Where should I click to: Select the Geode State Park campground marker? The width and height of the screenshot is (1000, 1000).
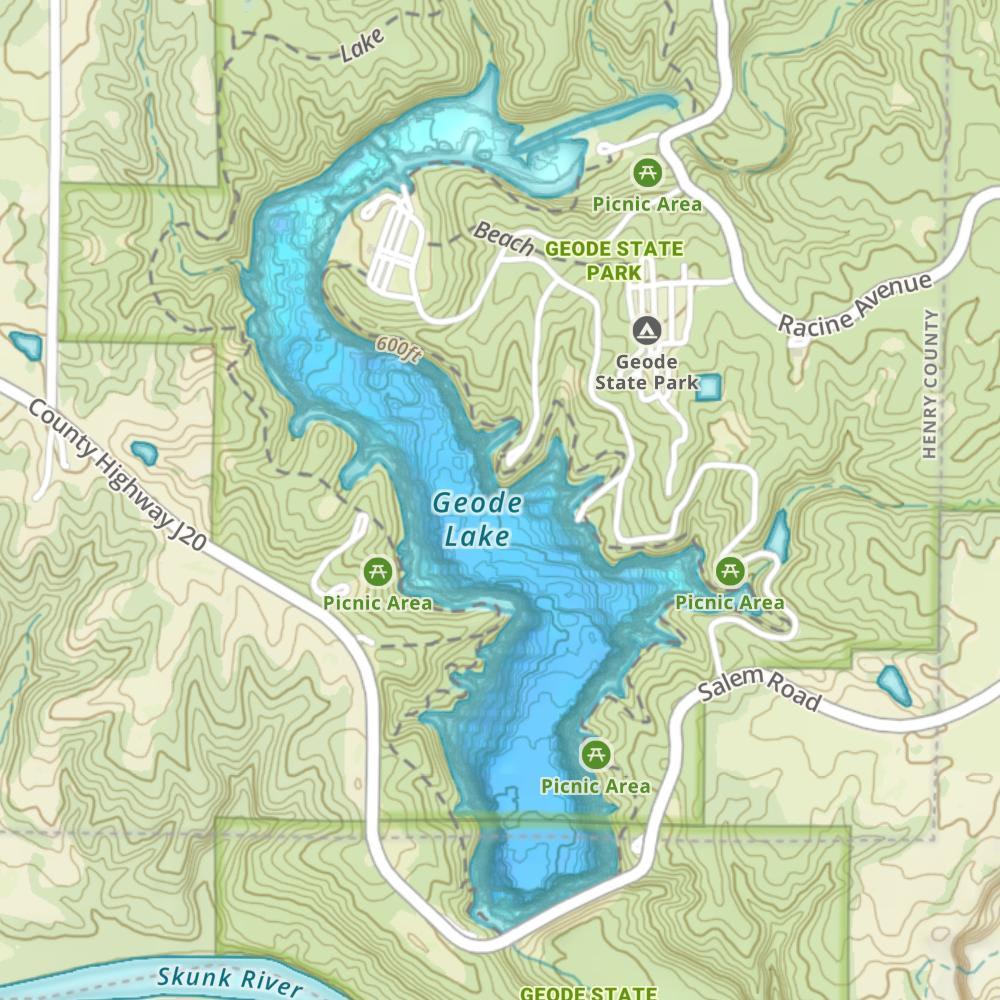coord(646,329)
